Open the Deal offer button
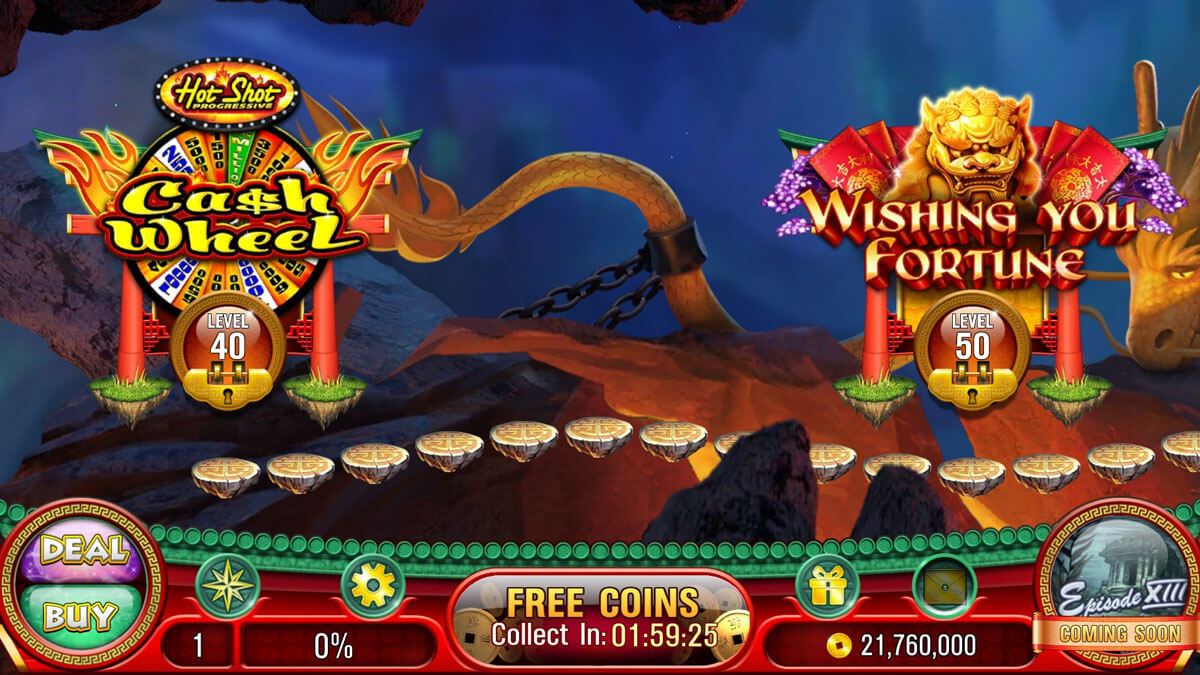1200x675 pixels. (83, 552)
